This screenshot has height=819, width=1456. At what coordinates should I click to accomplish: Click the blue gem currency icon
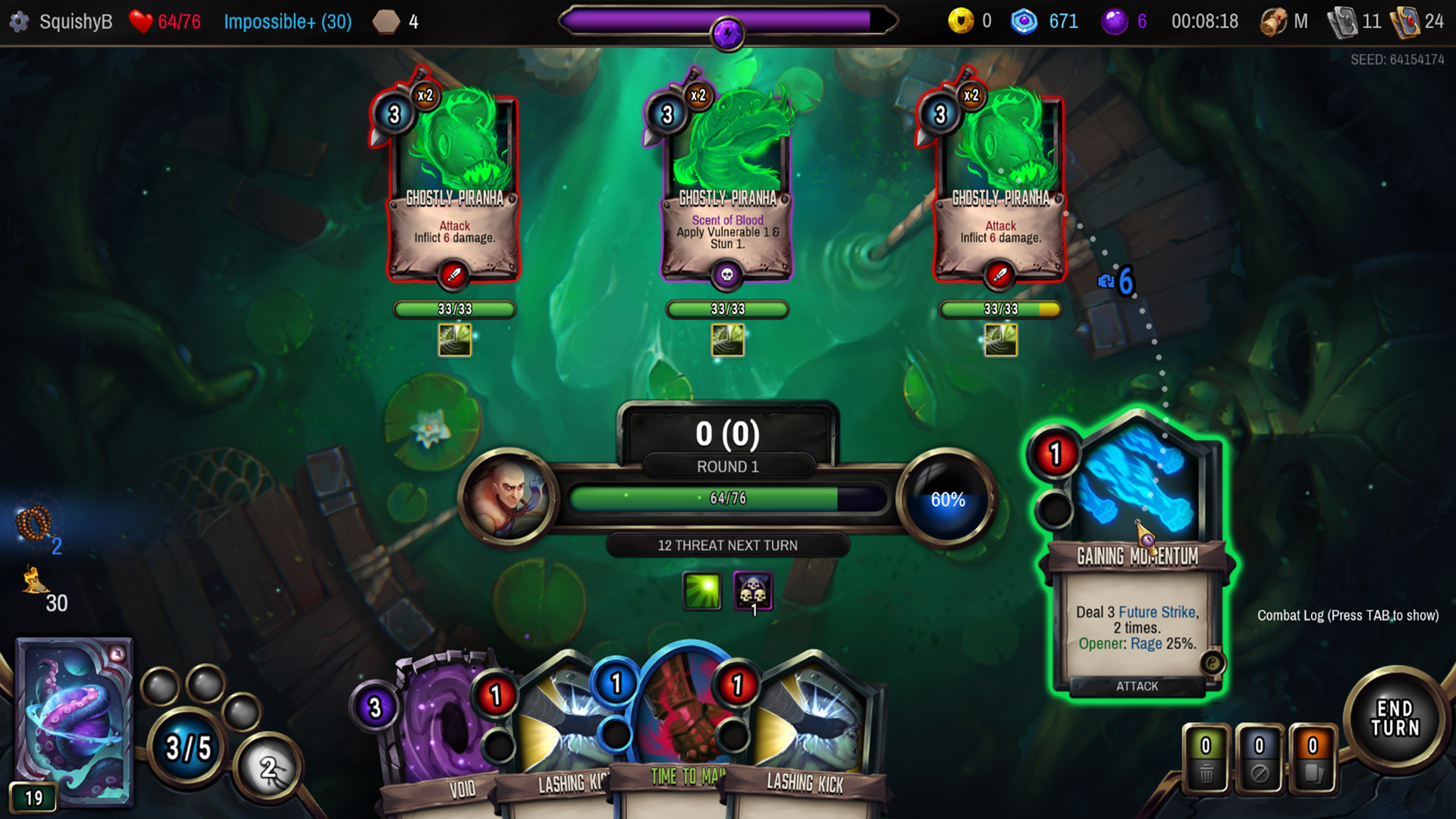pos(1024,21)
